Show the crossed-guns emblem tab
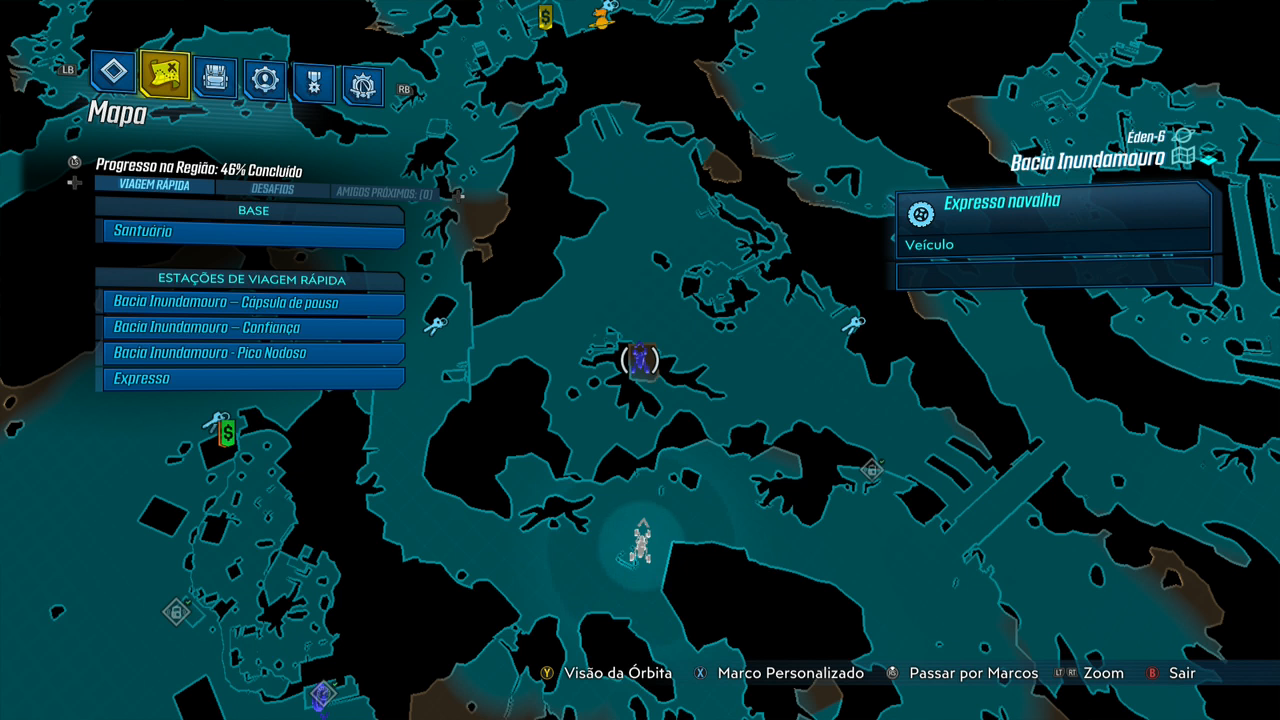1280x720 pixels. click(x=363, y=86)
